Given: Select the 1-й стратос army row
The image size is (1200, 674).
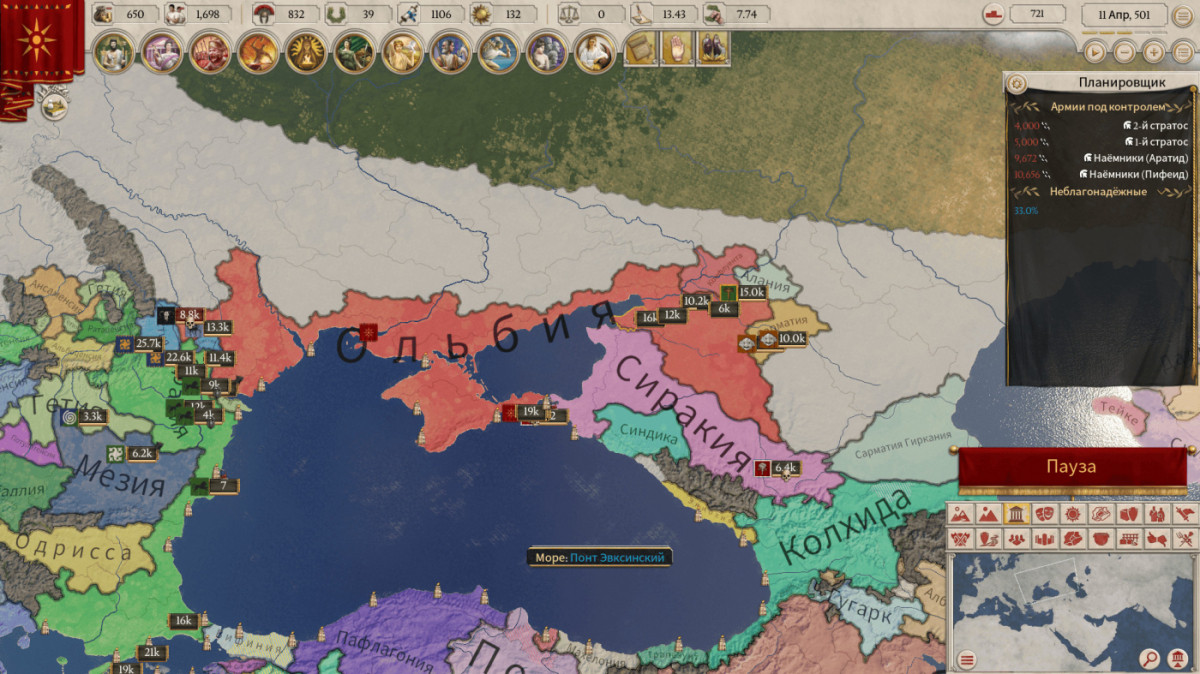Looking at the screenshot, I should tap(1101, 142).
